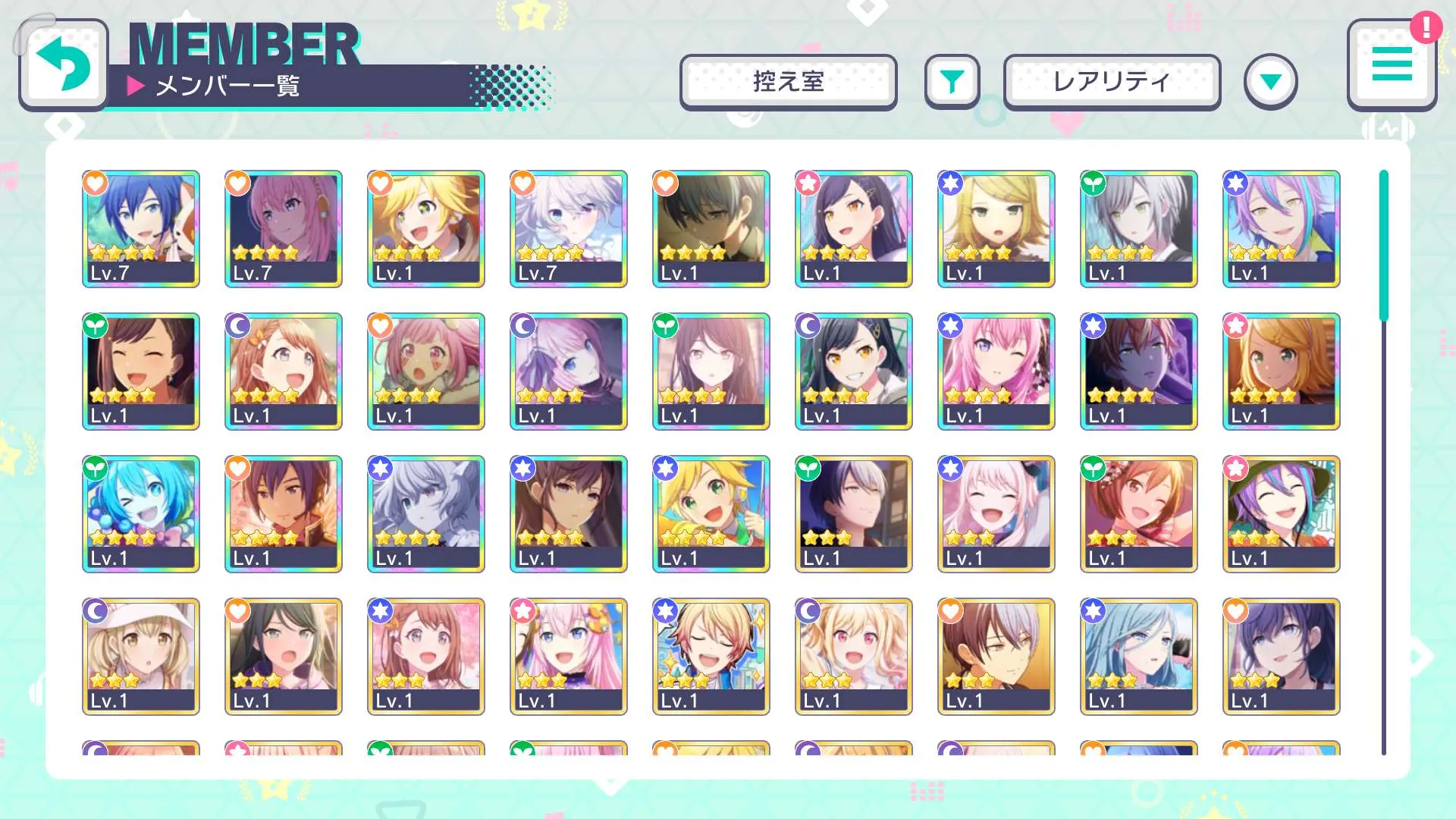Open the member filter funnel button

point(952,82)
